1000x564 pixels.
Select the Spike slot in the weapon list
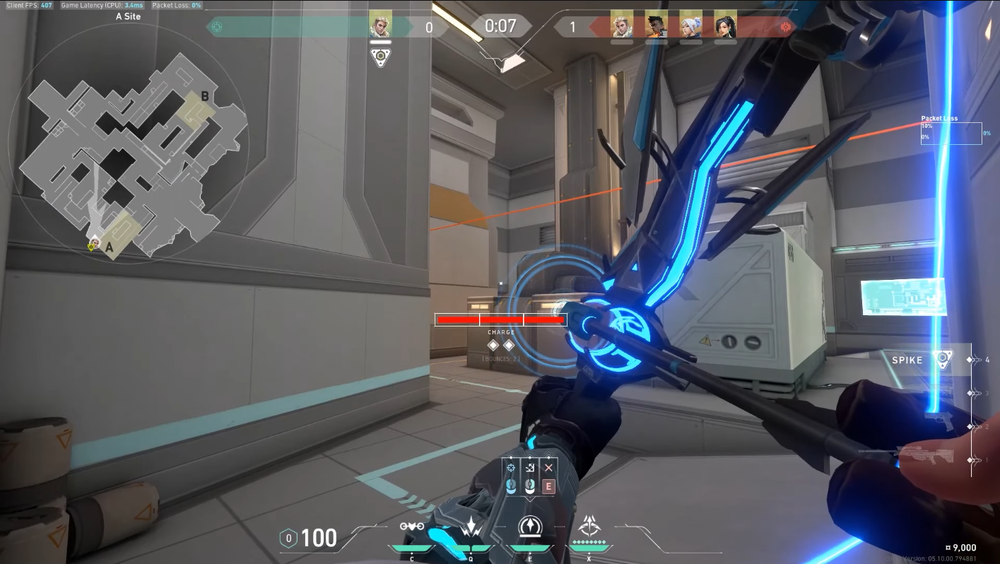(925, 359)
